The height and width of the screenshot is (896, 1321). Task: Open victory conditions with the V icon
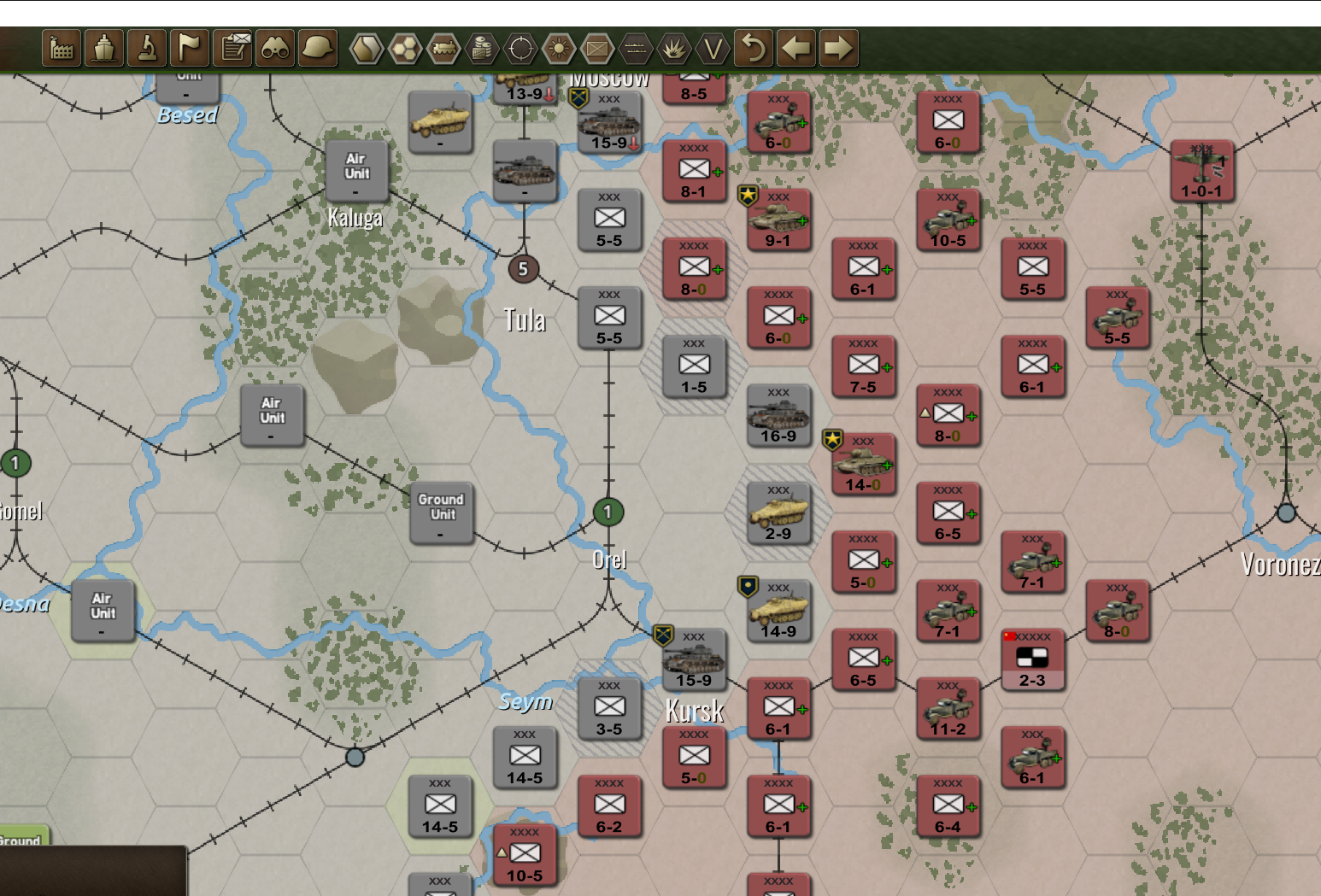click(x=712, y=49)
